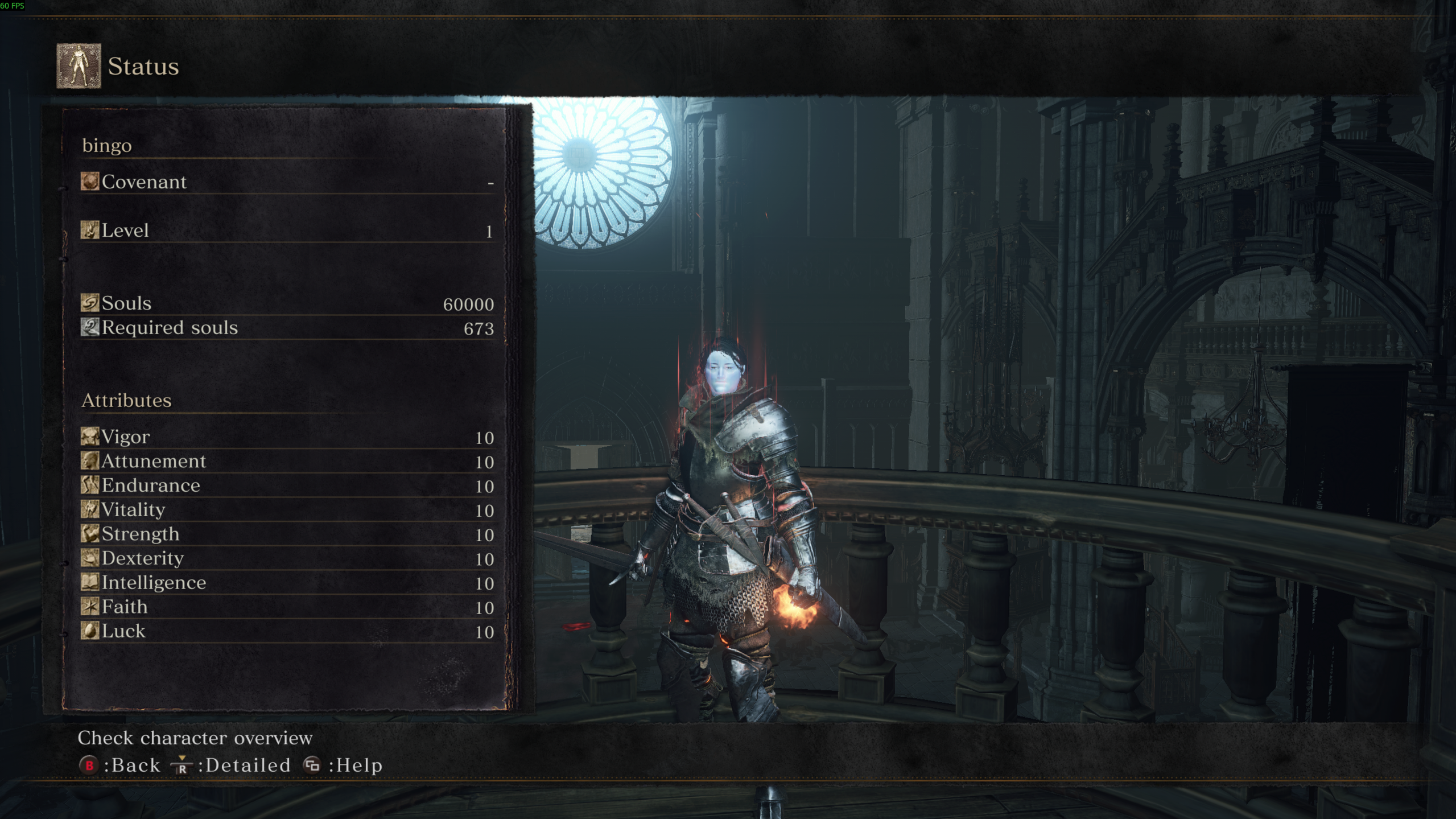Select the Souls count row
Viewport: 1456px width, 819px height.
(287, 303)
